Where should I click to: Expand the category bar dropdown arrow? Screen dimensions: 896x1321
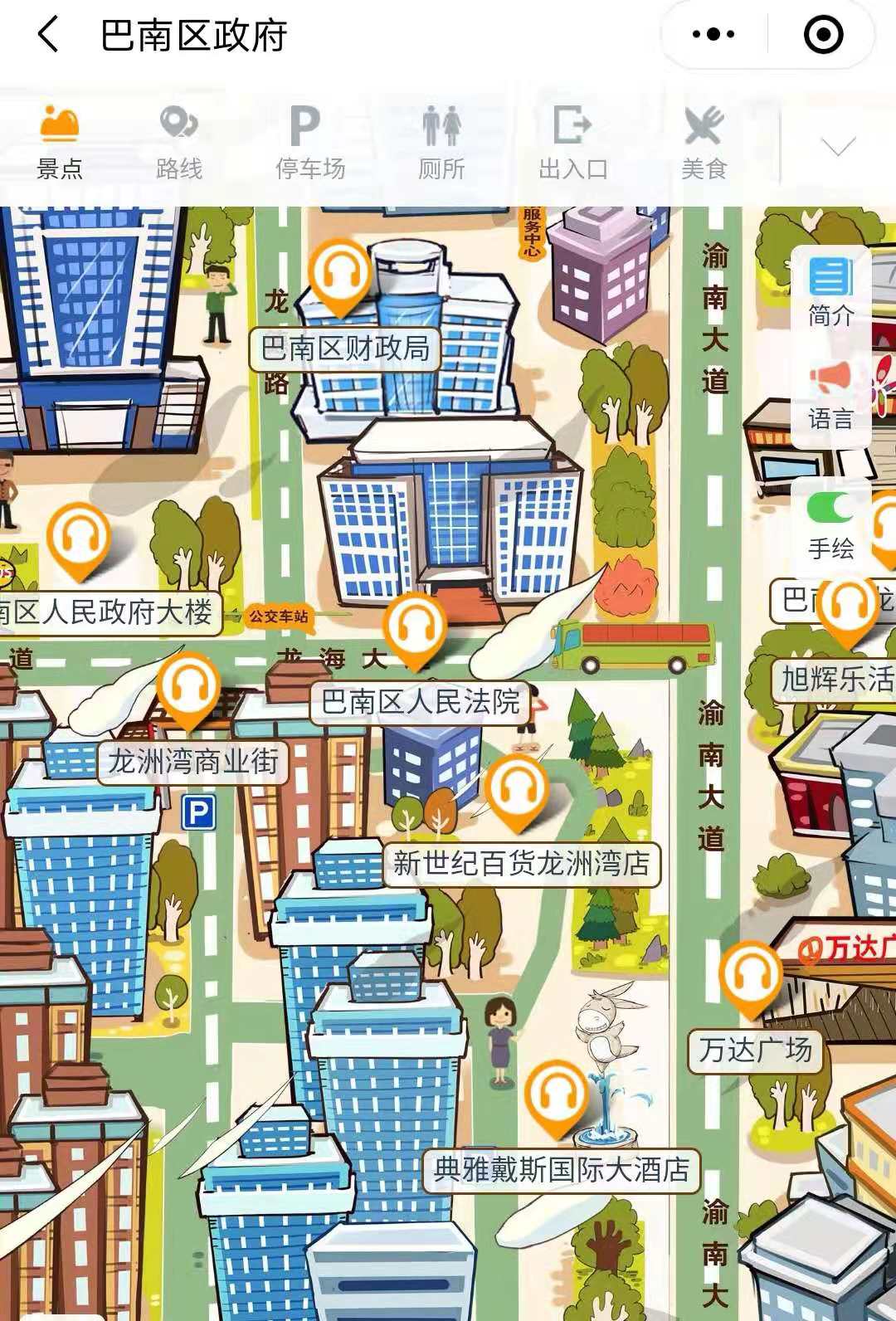(838, 148)
